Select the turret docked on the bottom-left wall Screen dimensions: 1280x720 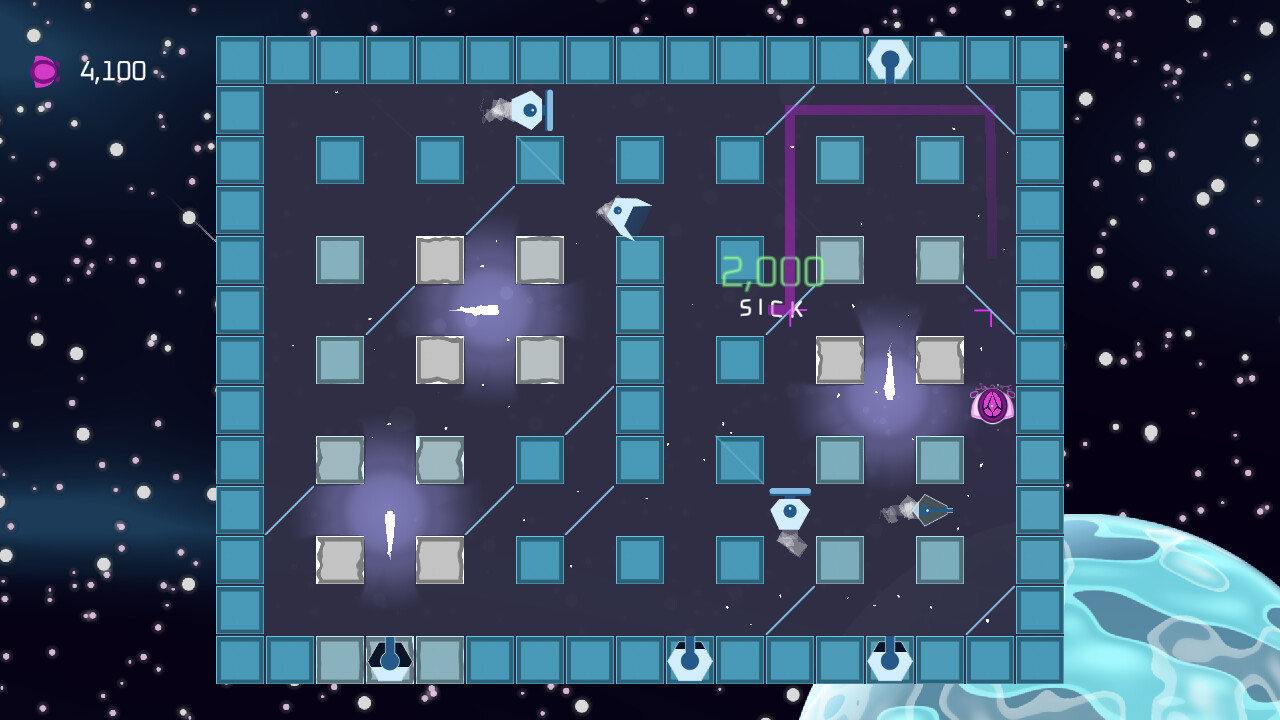(x=388, y=660)
